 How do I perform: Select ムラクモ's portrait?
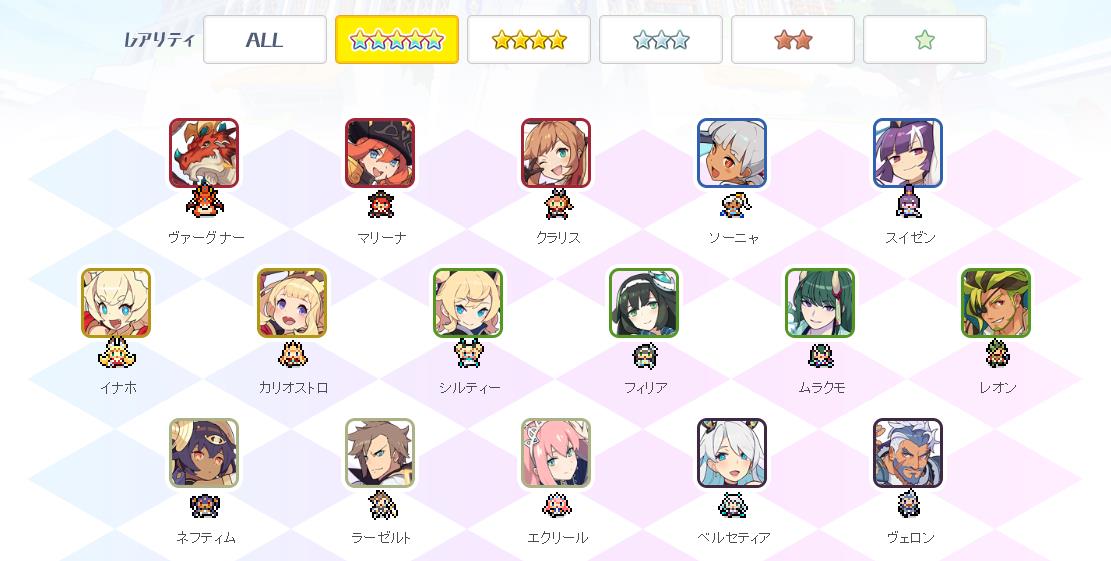point(820,303)
